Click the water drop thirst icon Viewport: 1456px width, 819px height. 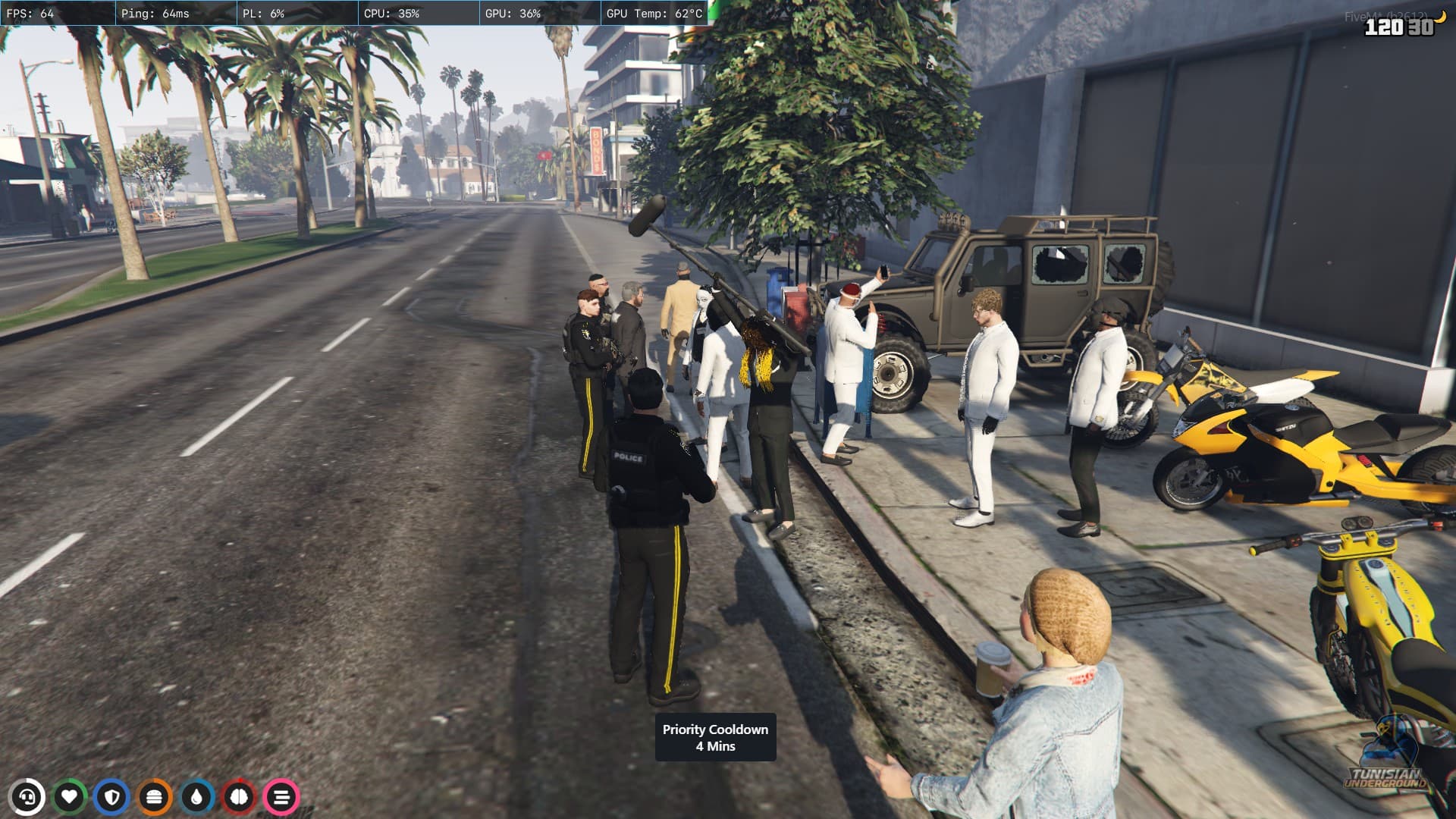(x=197, y=797)
